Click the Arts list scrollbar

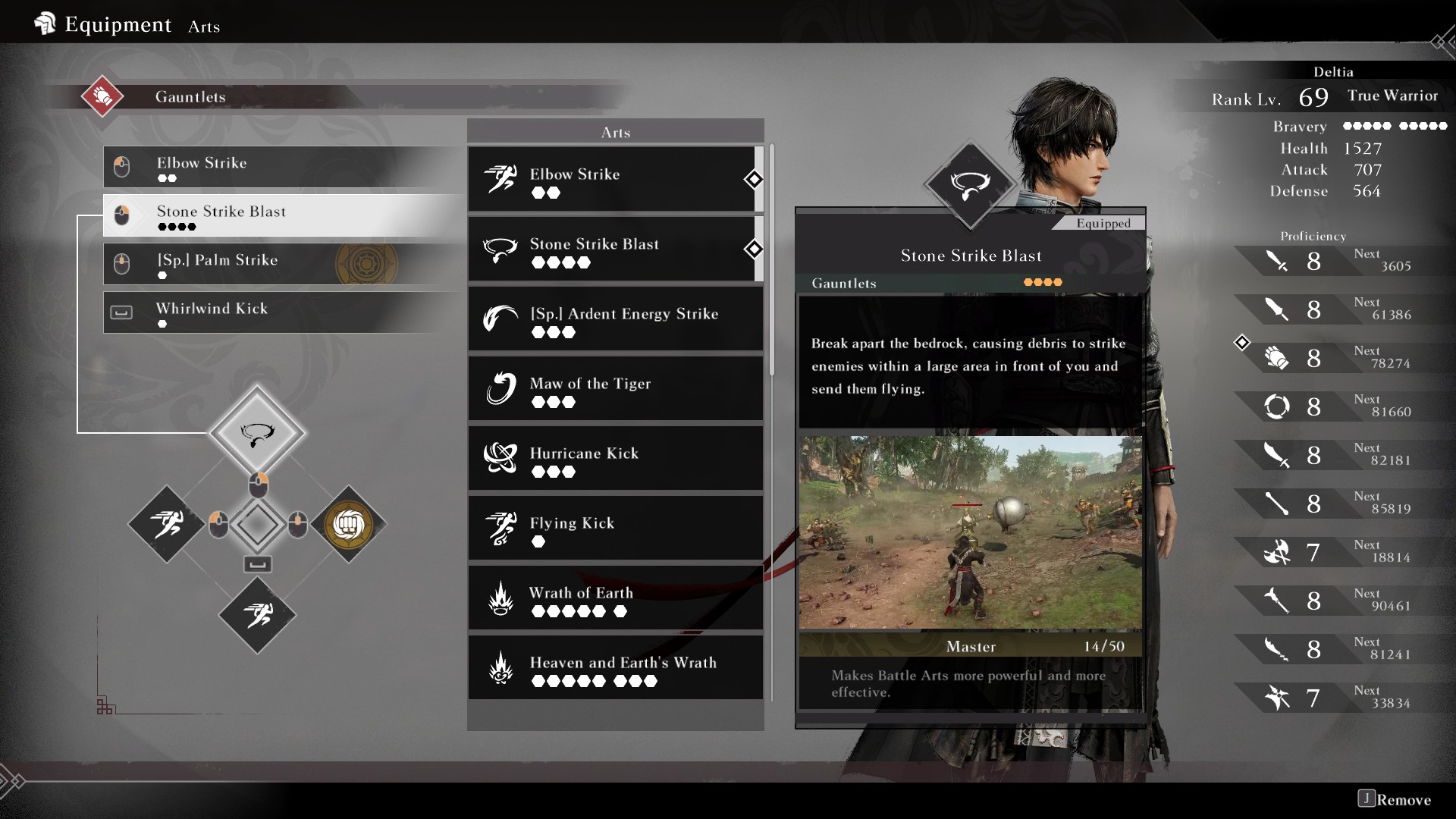pyautogui.click(x=772, y=259)
